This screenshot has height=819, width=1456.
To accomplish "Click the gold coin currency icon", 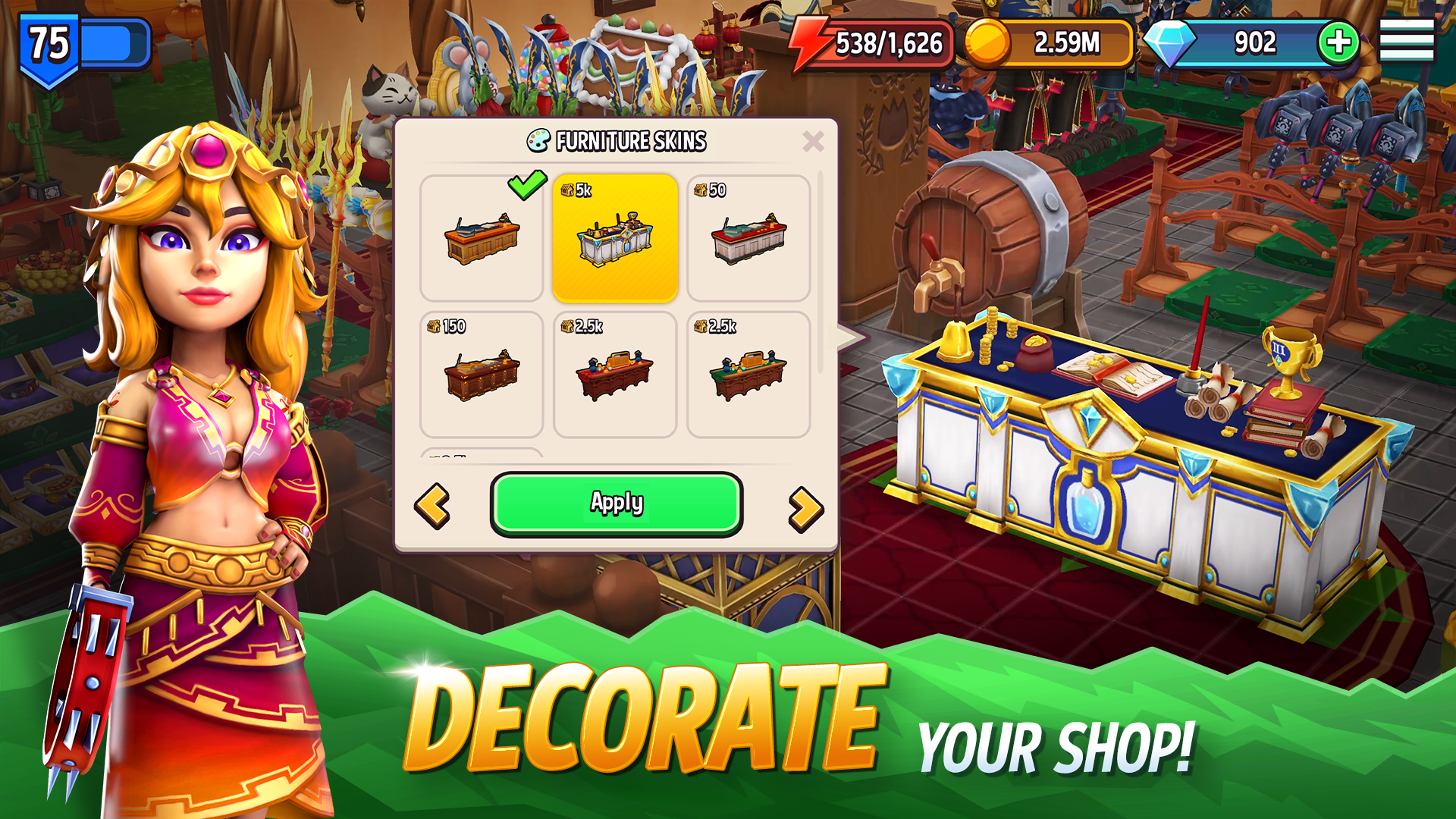I will [987, 42].
